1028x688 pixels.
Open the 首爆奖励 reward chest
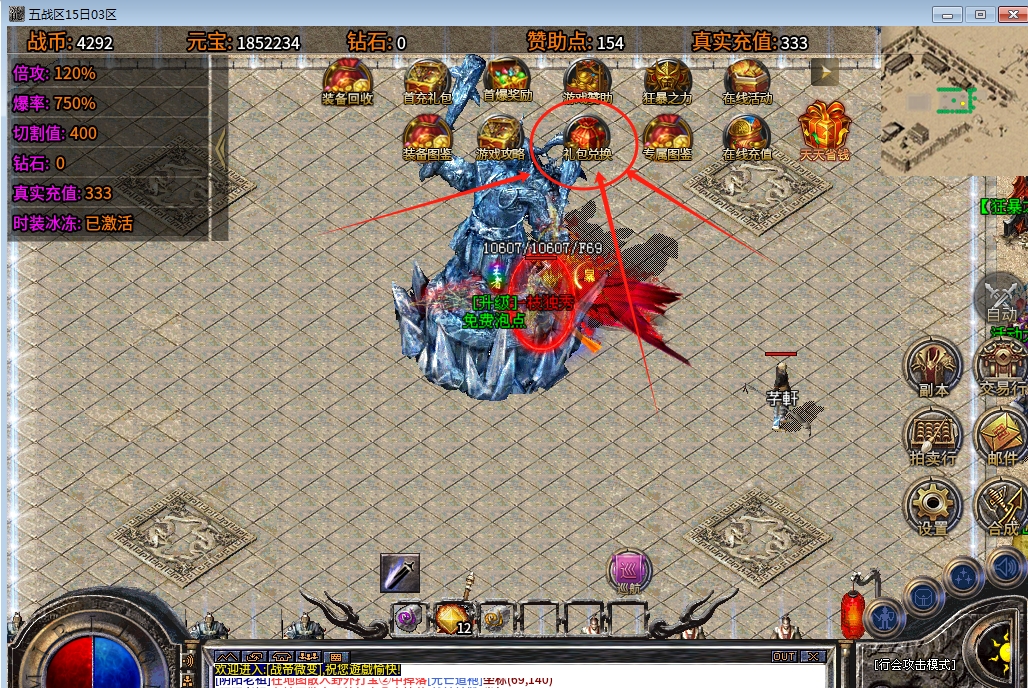pos(507,80)
